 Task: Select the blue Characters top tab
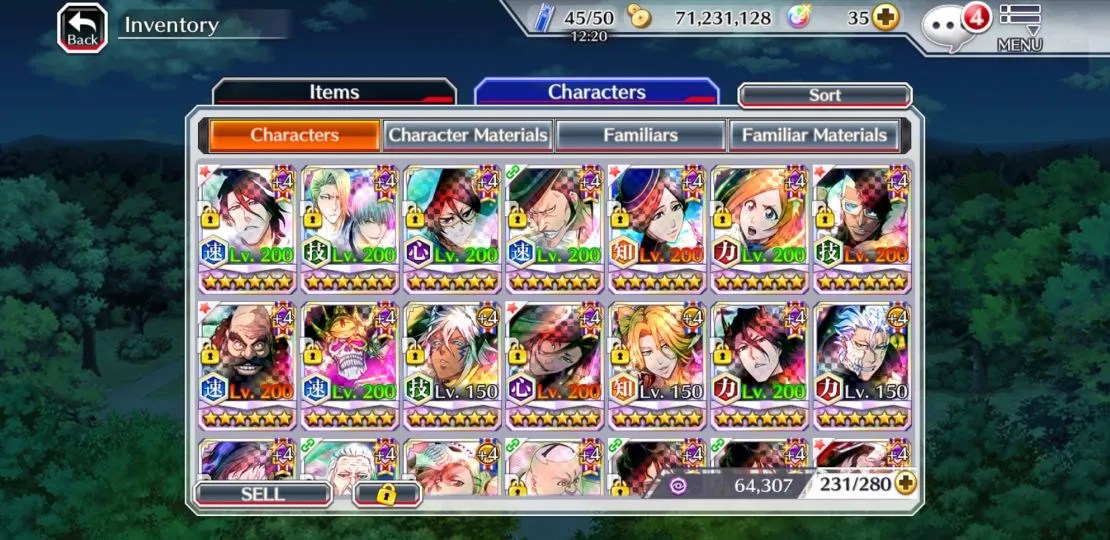point(596,92)
